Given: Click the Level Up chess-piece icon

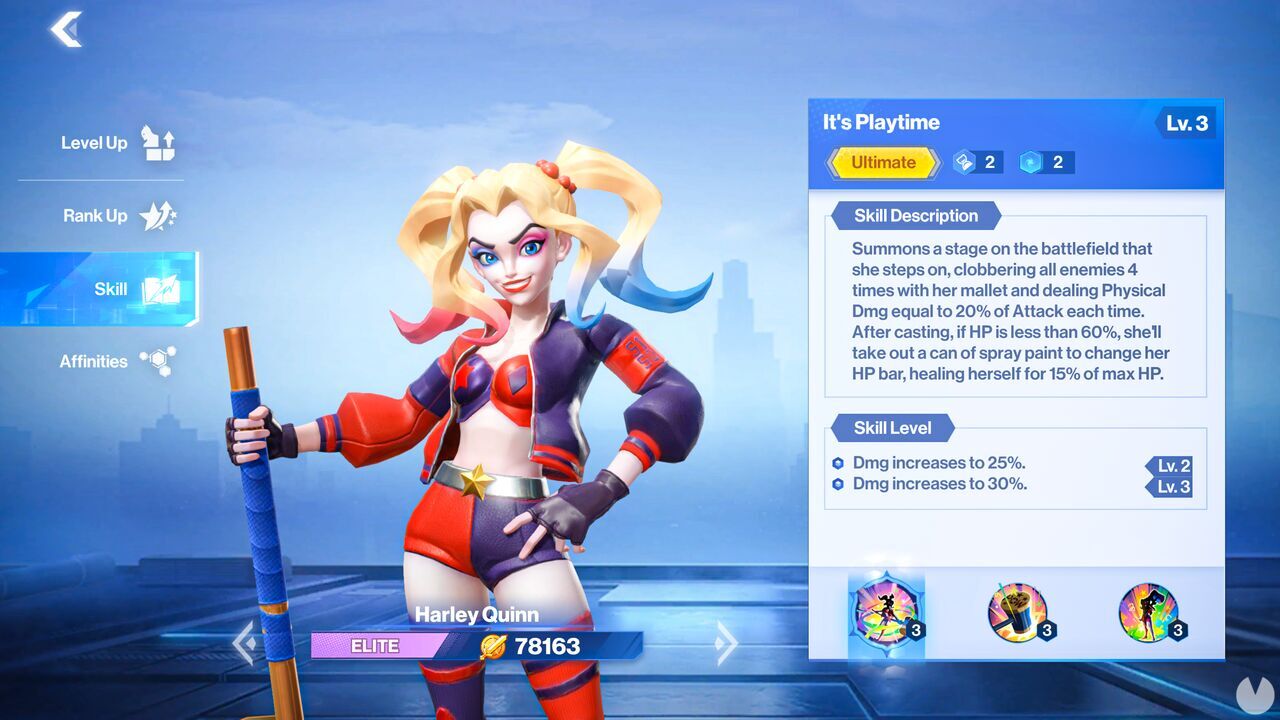Looking at the screenshot, I should point(160,142).
